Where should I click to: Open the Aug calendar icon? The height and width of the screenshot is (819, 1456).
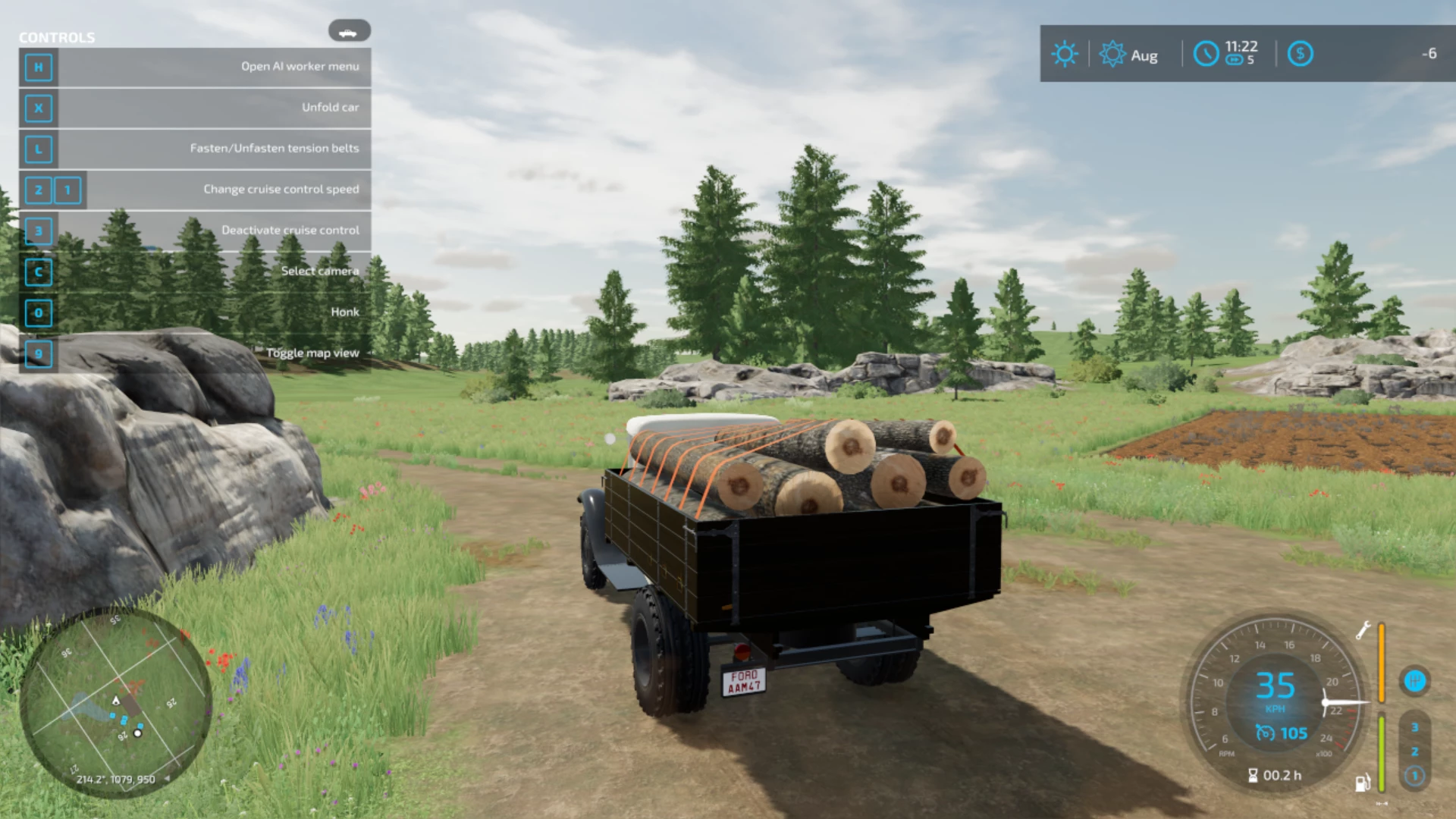[x=1112, y=53]
